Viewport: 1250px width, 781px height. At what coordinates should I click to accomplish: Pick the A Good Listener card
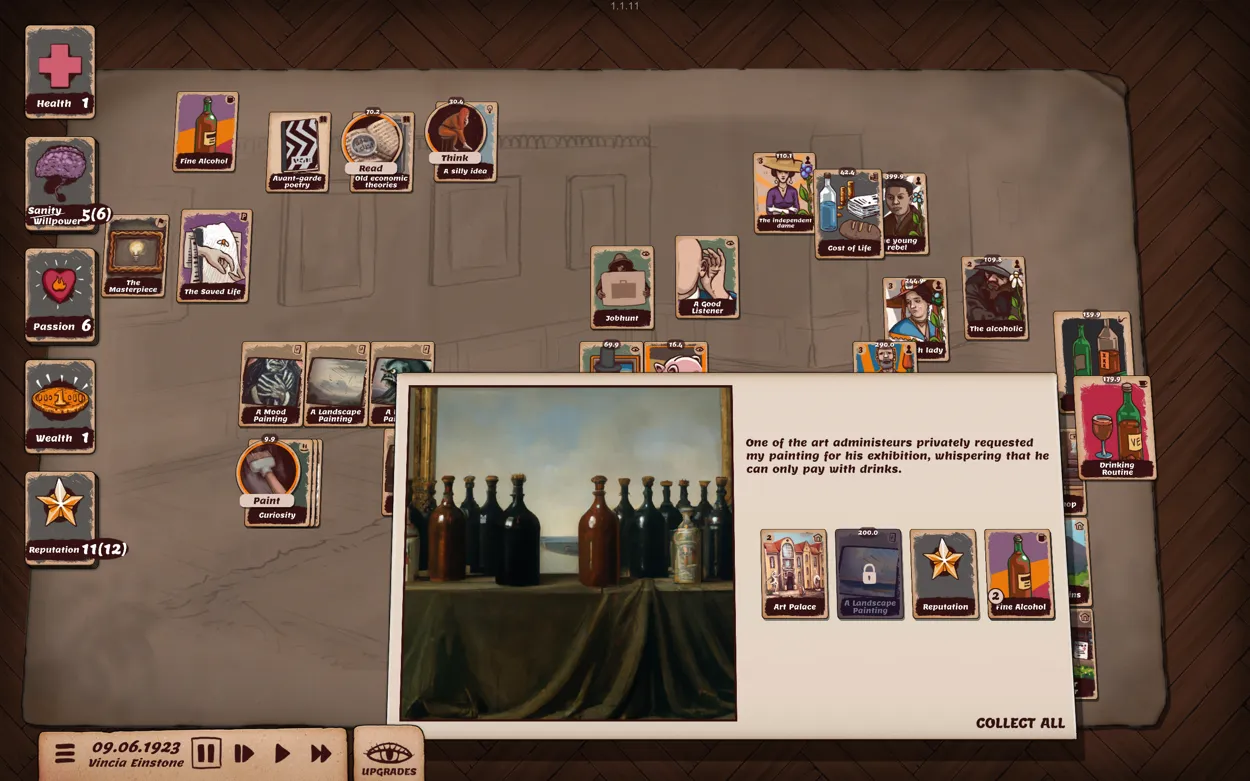click(706, 277)
